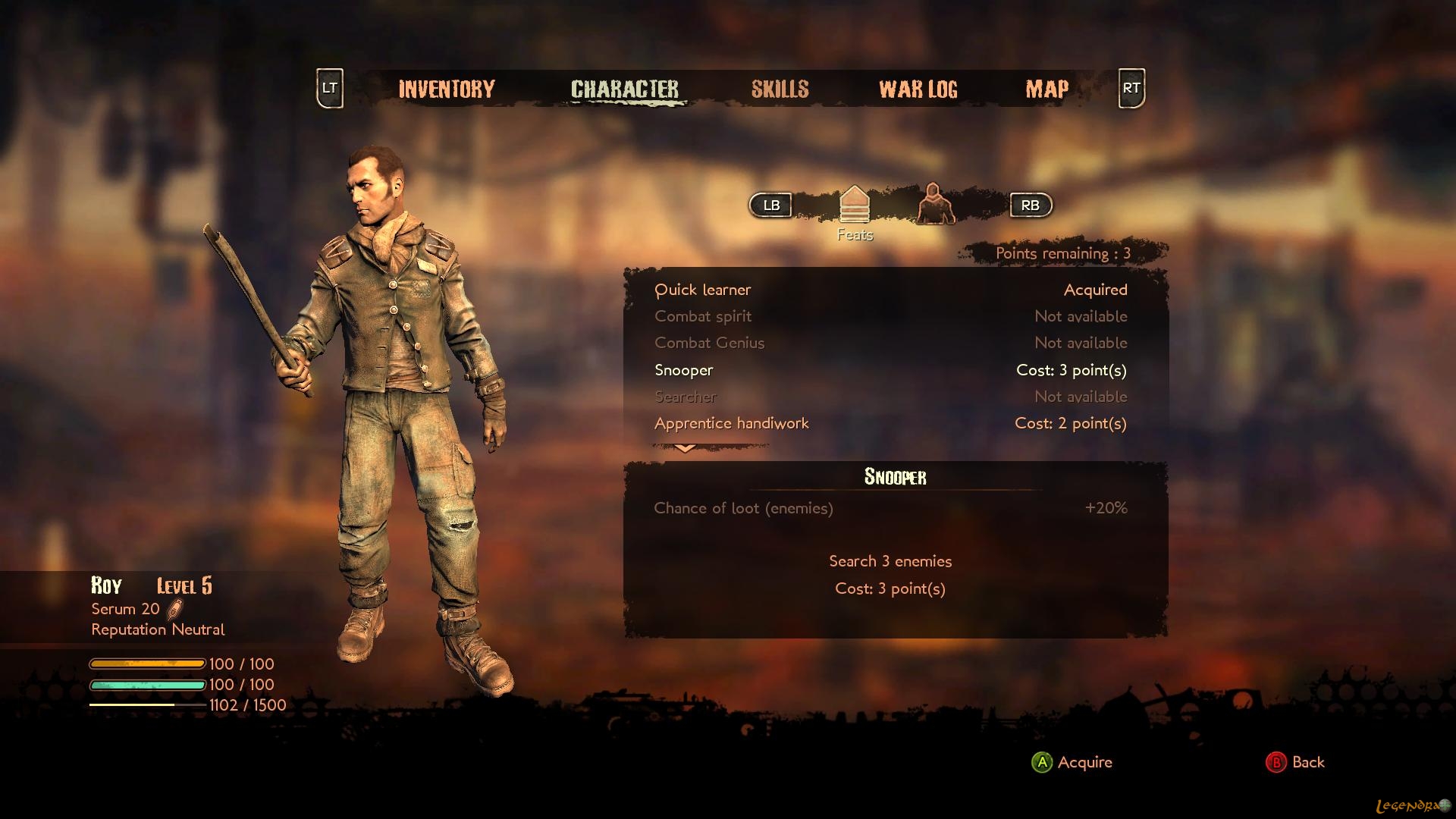Screen dimensions: 1456x819
Task: Select the Feats sub-tab icon
Action: point(855,205)
